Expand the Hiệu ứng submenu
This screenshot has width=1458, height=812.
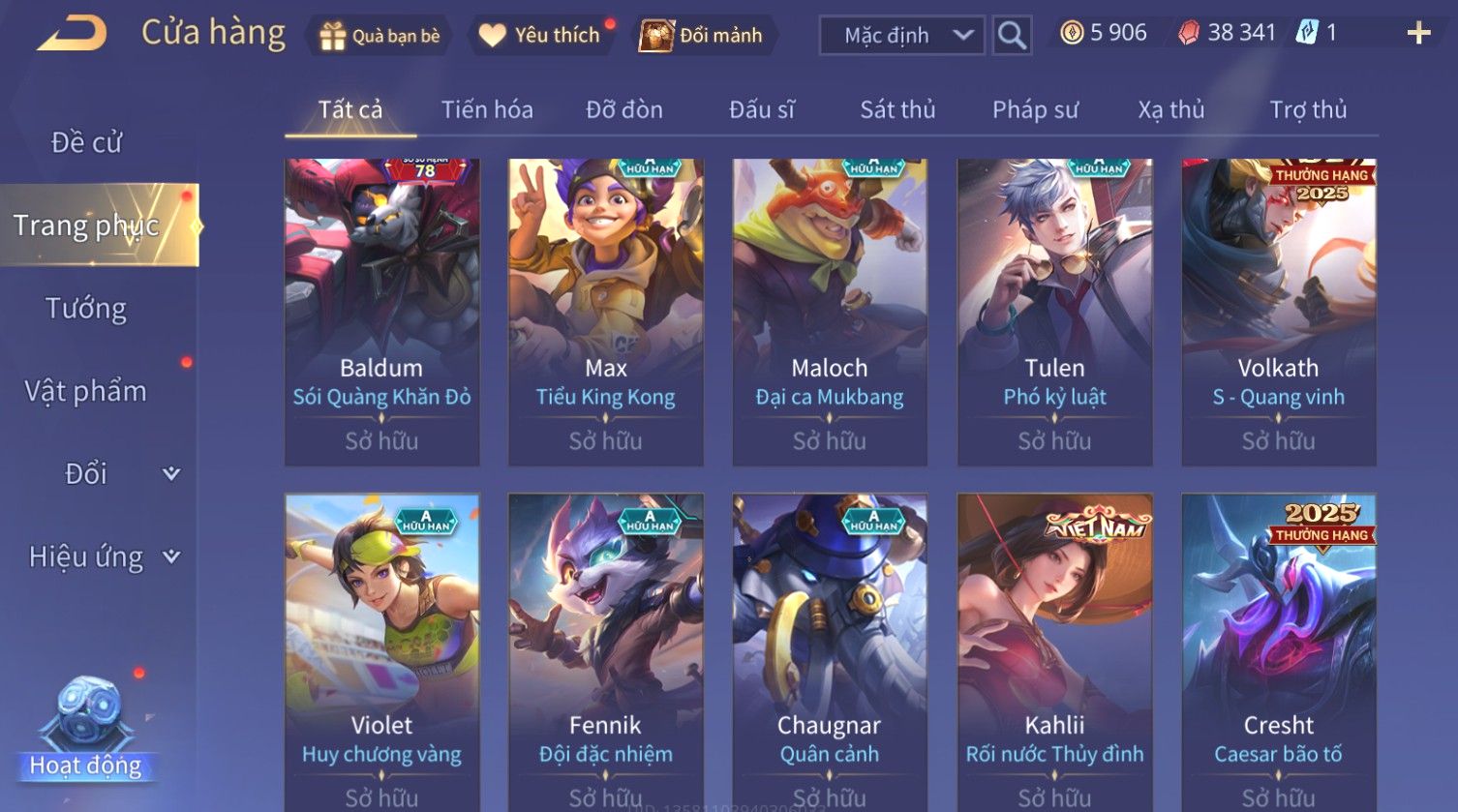tap(102, 556)
